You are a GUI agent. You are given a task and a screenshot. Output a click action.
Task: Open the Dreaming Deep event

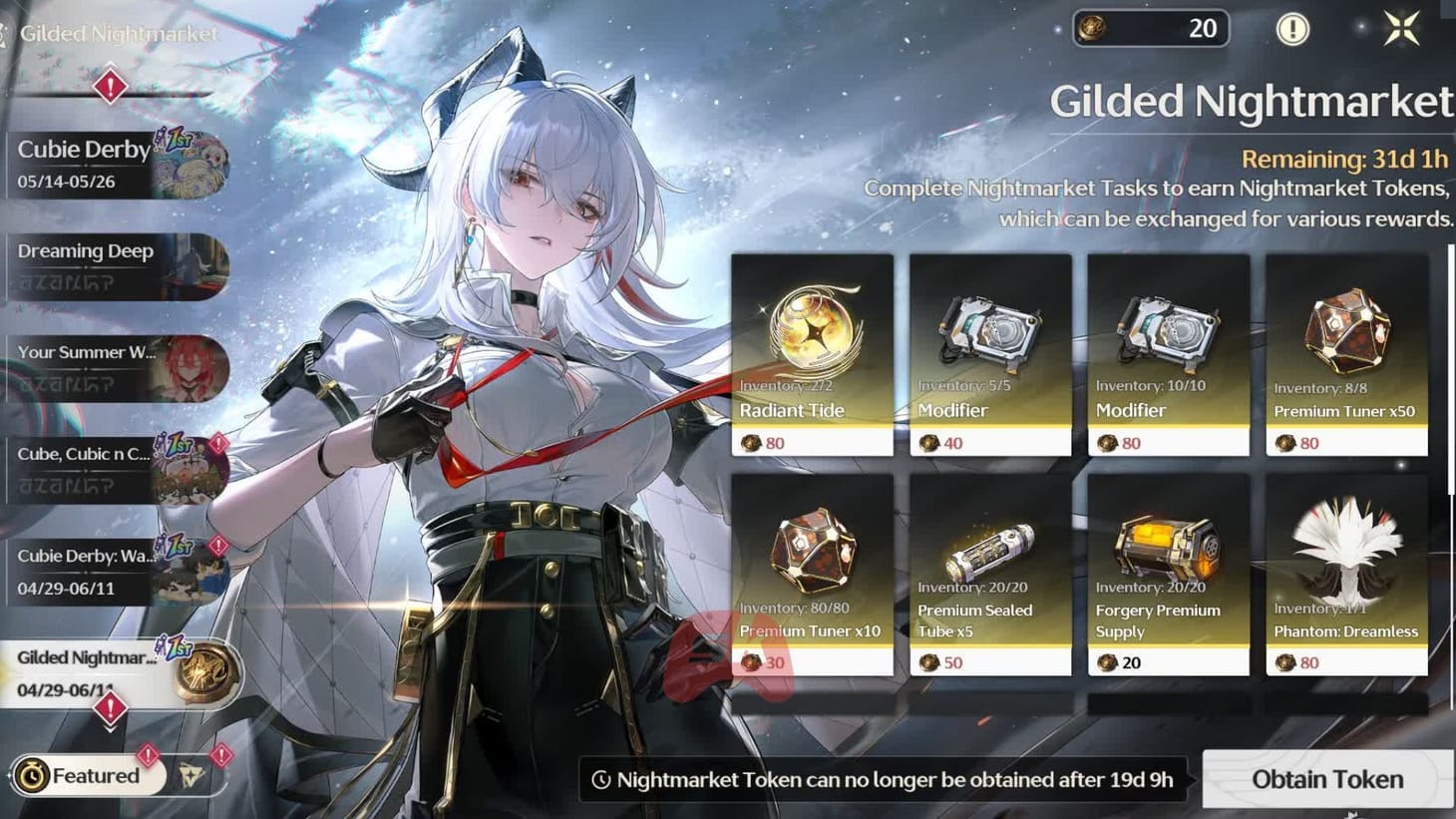coord(110,264)
